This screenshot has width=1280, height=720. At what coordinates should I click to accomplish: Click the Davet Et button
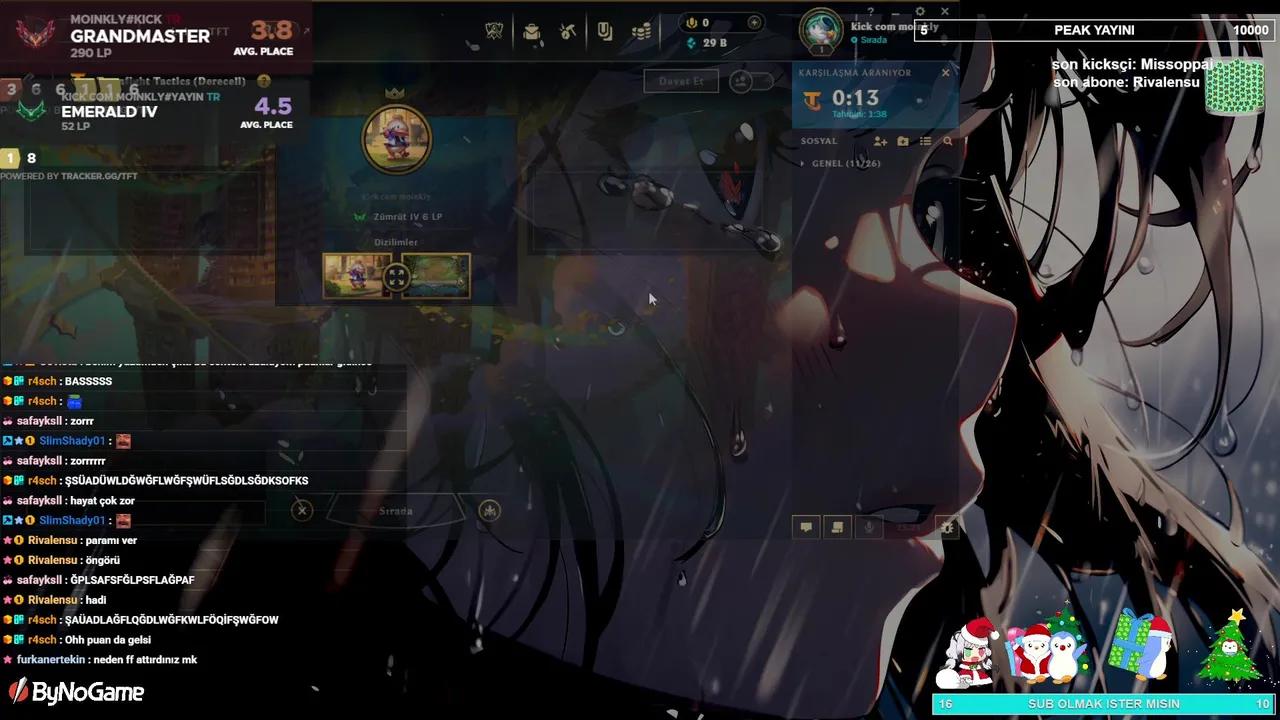pos(681,81)
